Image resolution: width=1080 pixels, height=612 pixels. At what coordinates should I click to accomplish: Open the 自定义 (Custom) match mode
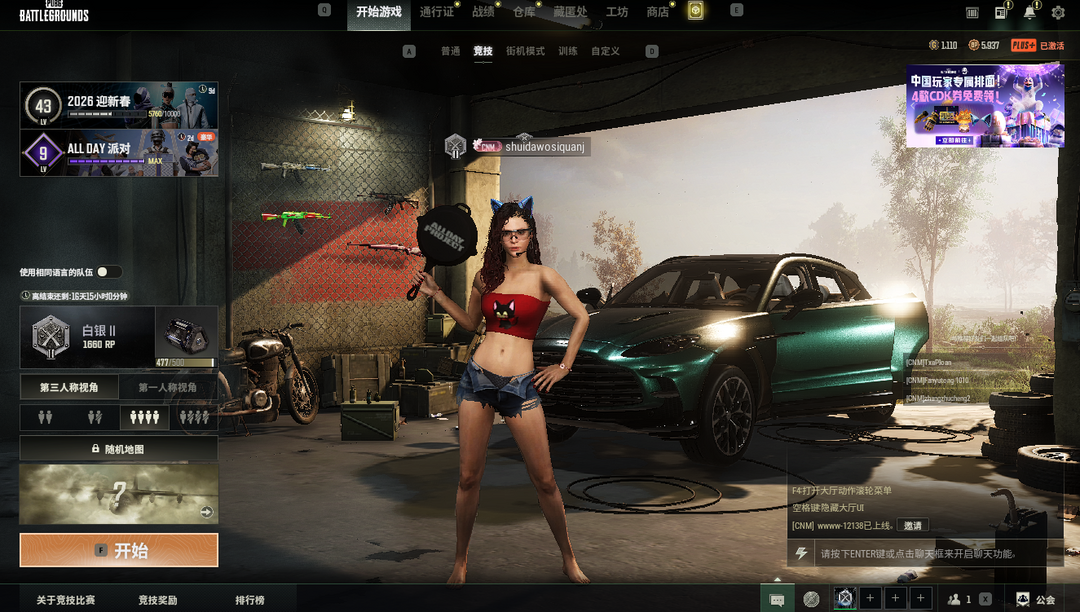click(x=605, y=51)
